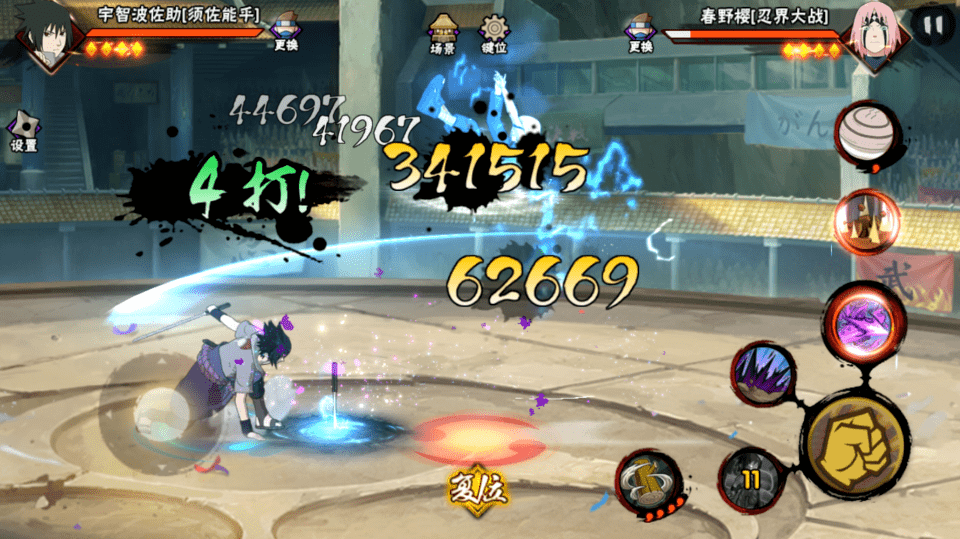Pause the battle
This screenshot has height=539, width=960.
[x=933, y=26]
